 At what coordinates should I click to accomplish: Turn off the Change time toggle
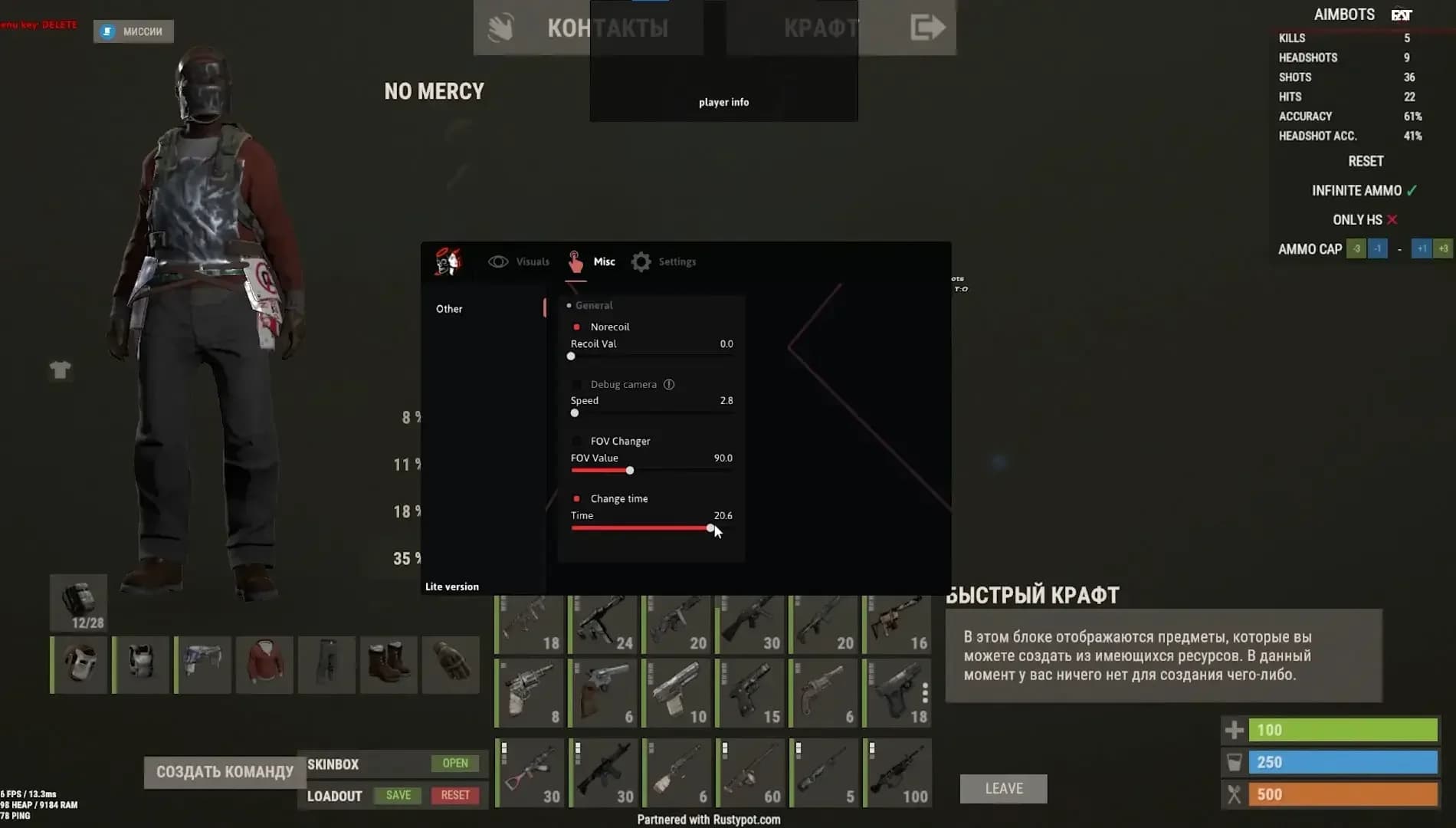coord(577,498)
